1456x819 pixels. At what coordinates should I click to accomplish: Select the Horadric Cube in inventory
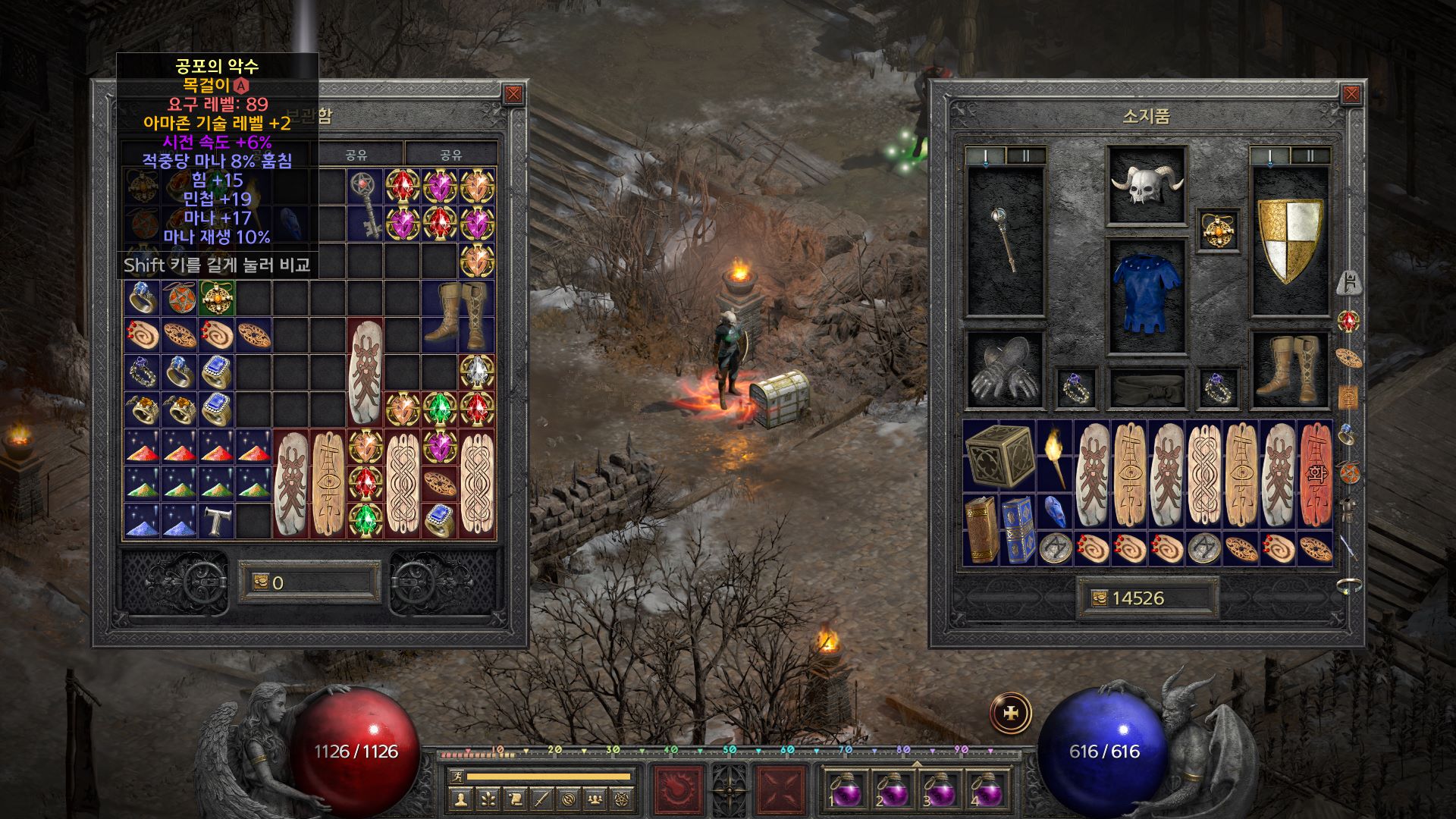pos(999,455)
